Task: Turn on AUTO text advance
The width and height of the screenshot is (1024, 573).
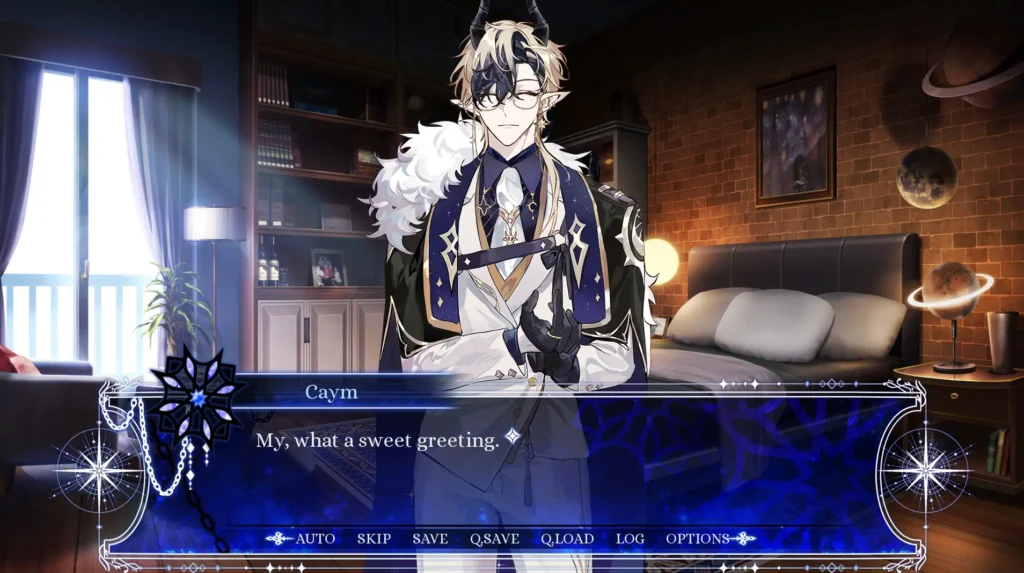Action: pyautogui.click(x=315, y=539)
